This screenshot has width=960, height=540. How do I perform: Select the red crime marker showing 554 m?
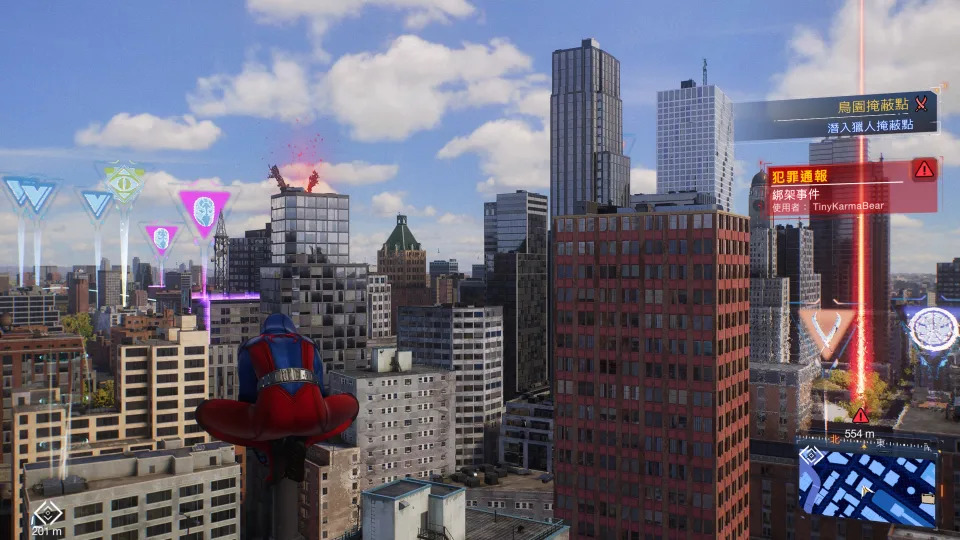pyautogui.click(x=860, y=415)
